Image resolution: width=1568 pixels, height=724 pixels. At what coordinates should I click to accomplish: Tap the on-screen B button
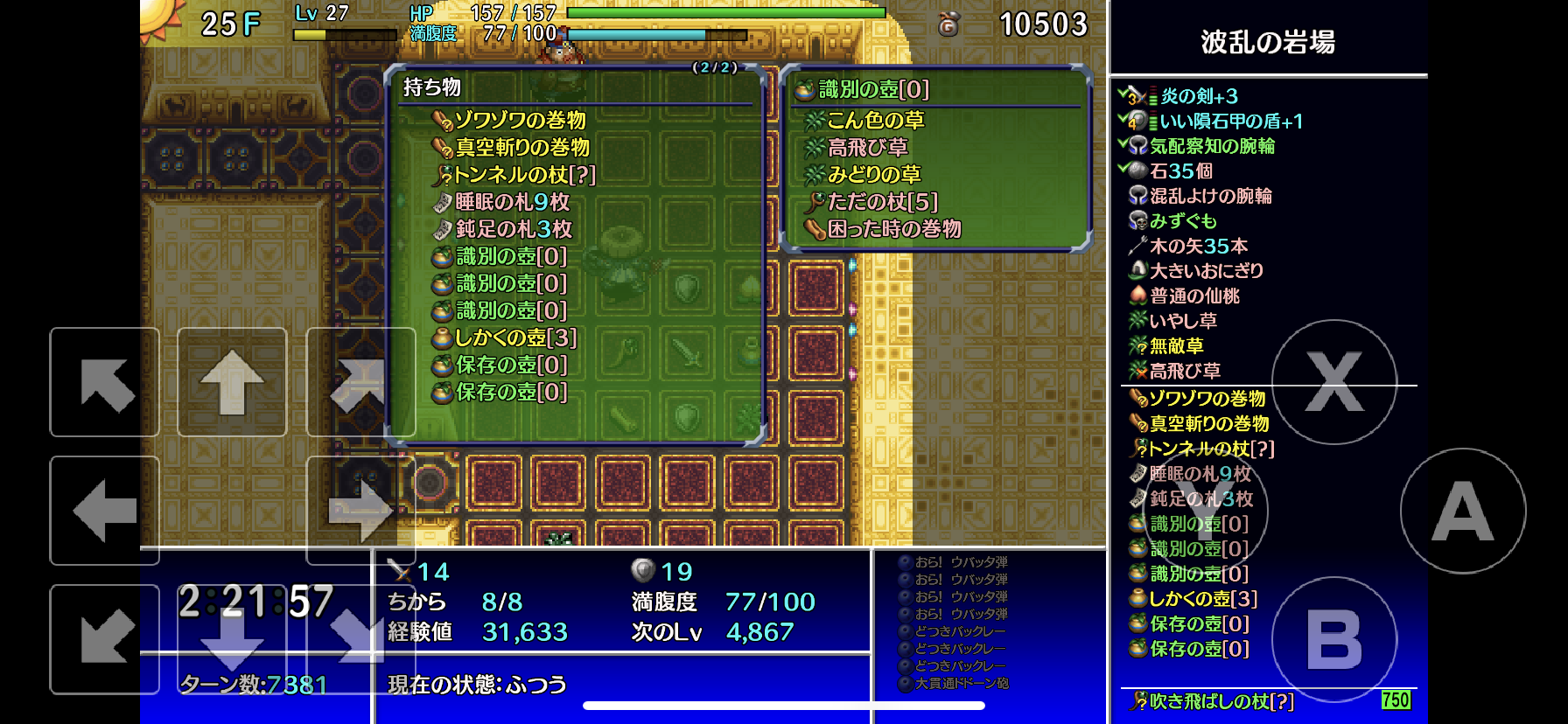(x=1334, y=639)
